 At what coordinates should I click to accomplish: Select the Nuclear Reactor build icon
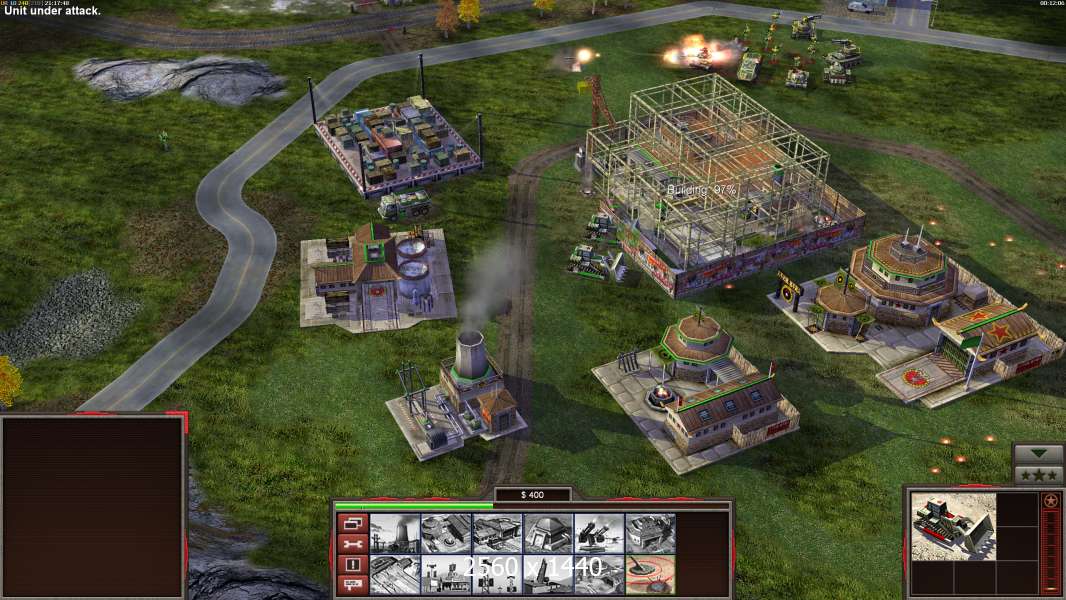click(394, 533)
